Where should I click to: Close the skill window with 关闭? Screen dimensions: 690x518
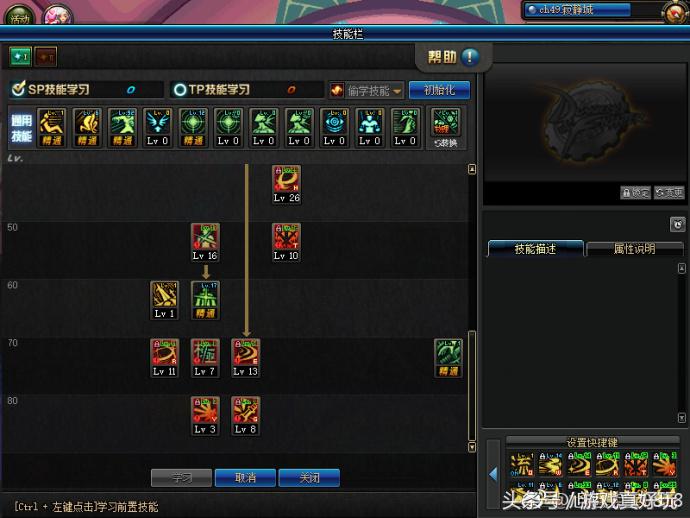tap(309, 478)
